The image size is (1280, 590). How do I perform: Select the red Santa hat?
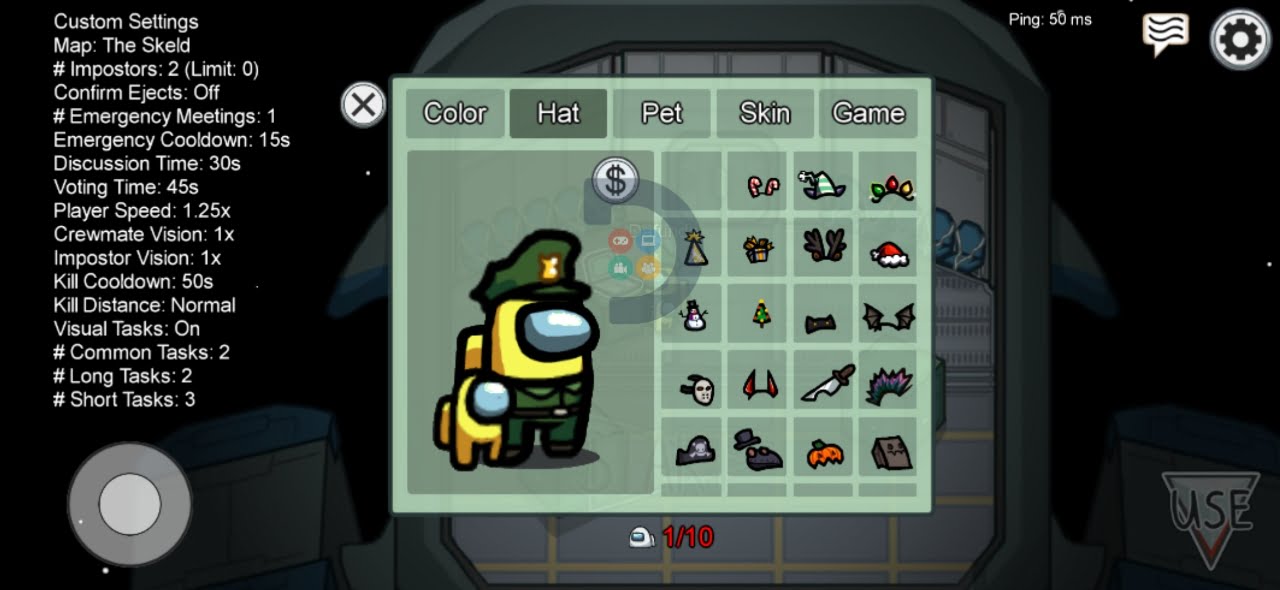click(887, 252)
